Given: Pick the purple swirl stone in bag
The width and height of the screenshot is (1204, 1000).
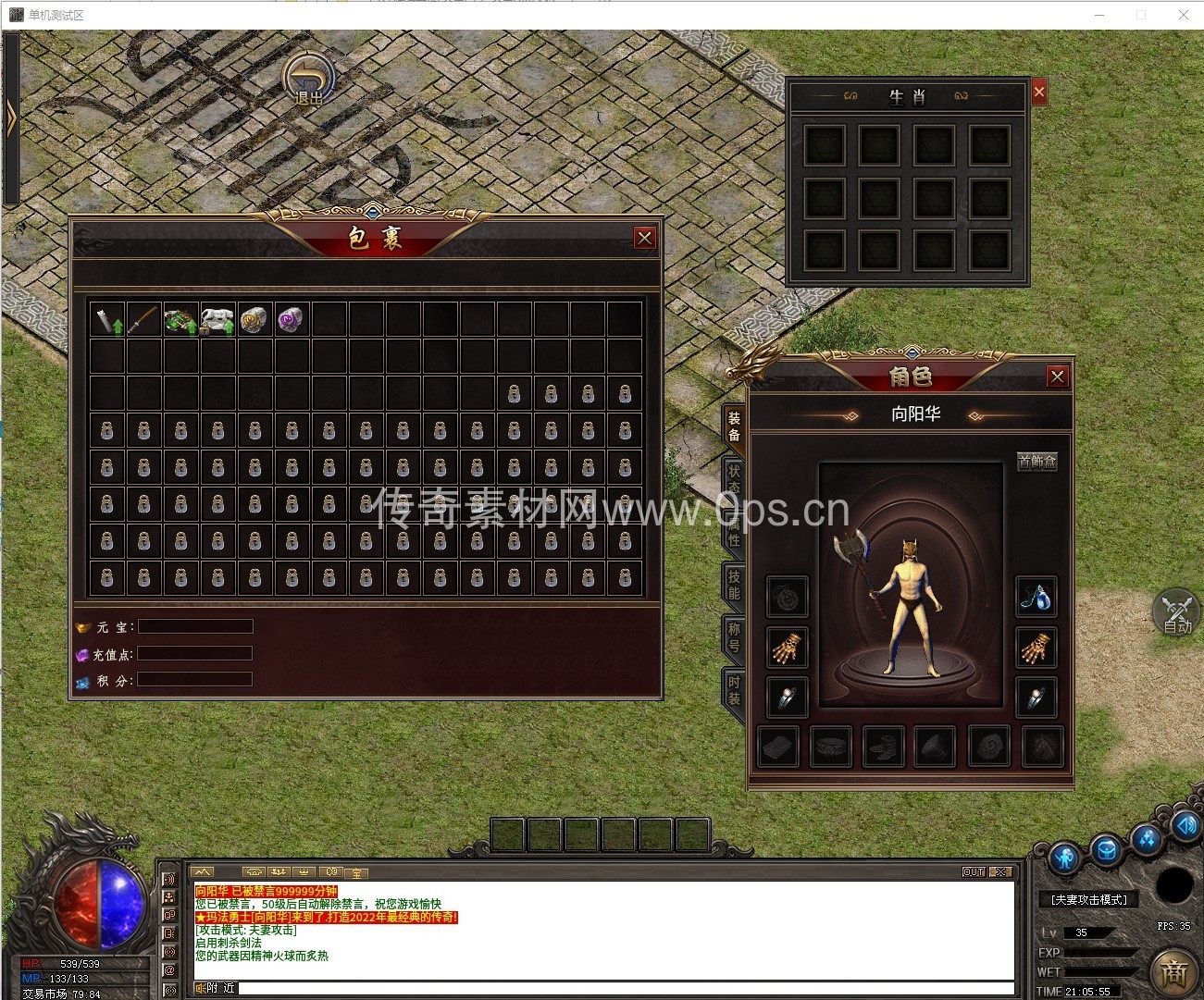Looking at the screenshot, I should point(291,320).
